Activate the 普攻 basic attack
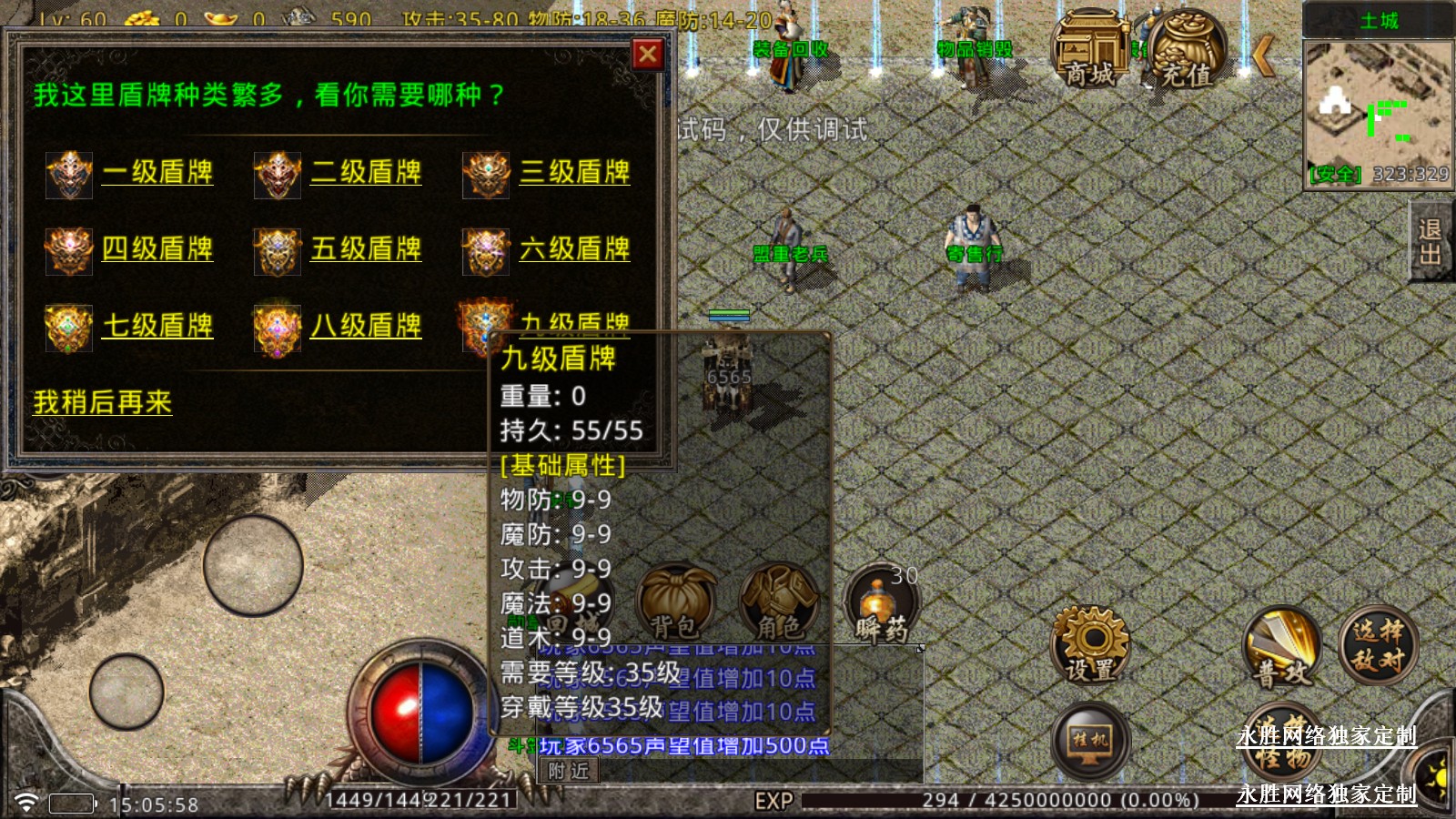Image resolution: width=1456 pixels, height=819 pixels. (x=1282, y=648)
